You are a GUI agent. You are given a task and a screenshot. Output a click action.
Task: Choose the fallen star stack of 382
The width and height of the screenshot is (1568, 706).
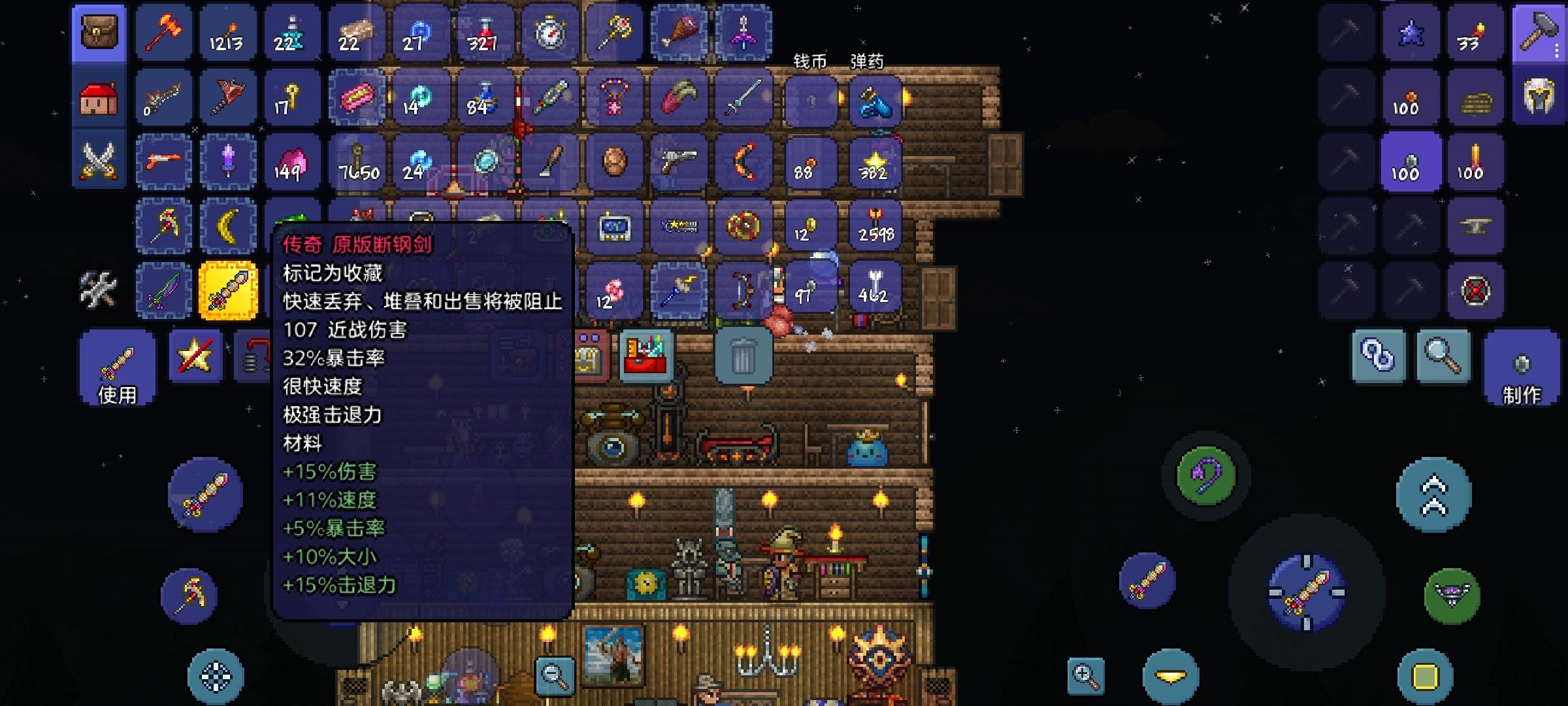[875, 162]
